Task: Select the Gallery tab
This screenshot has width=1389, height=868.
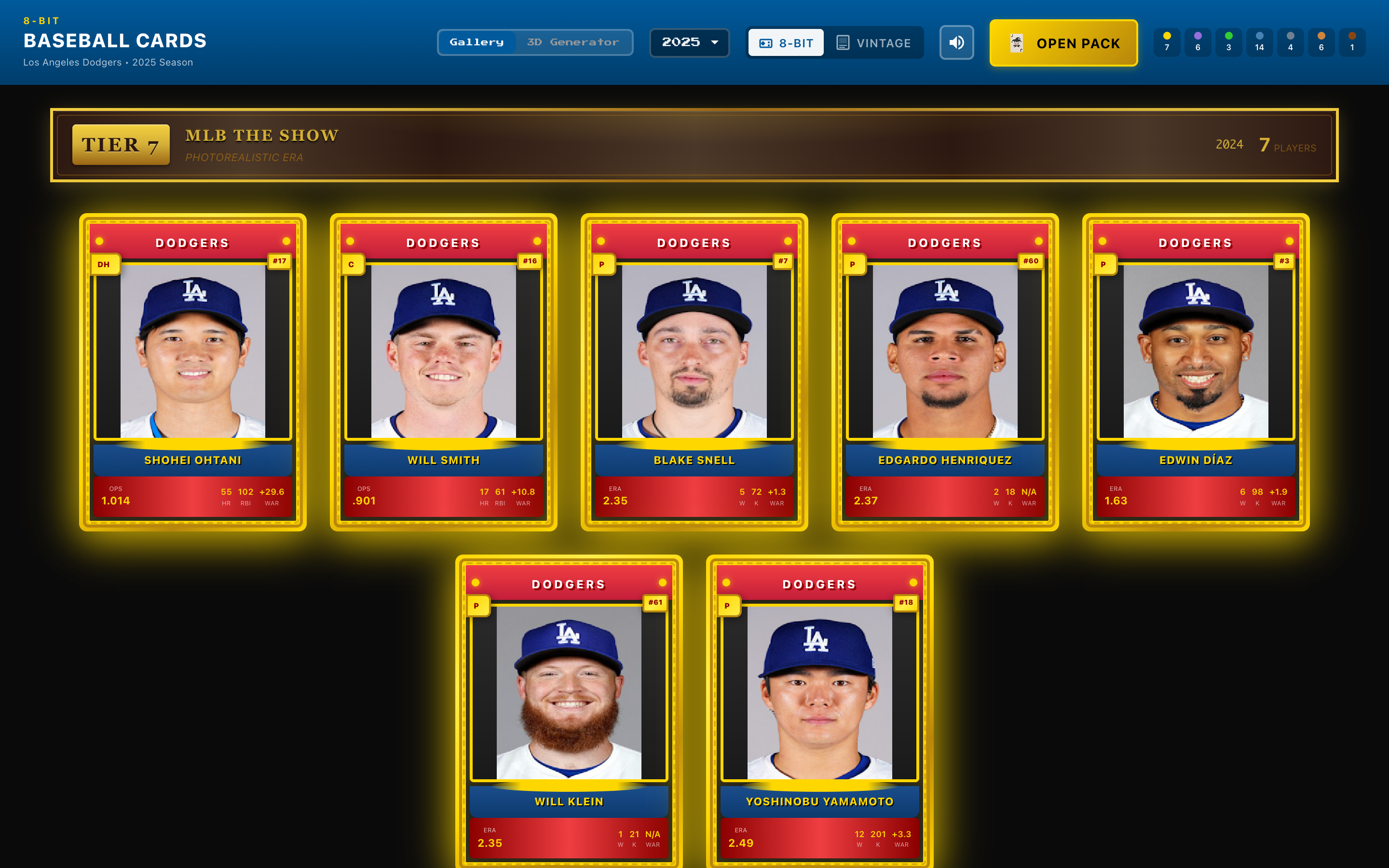Action: tap(477, 41)
